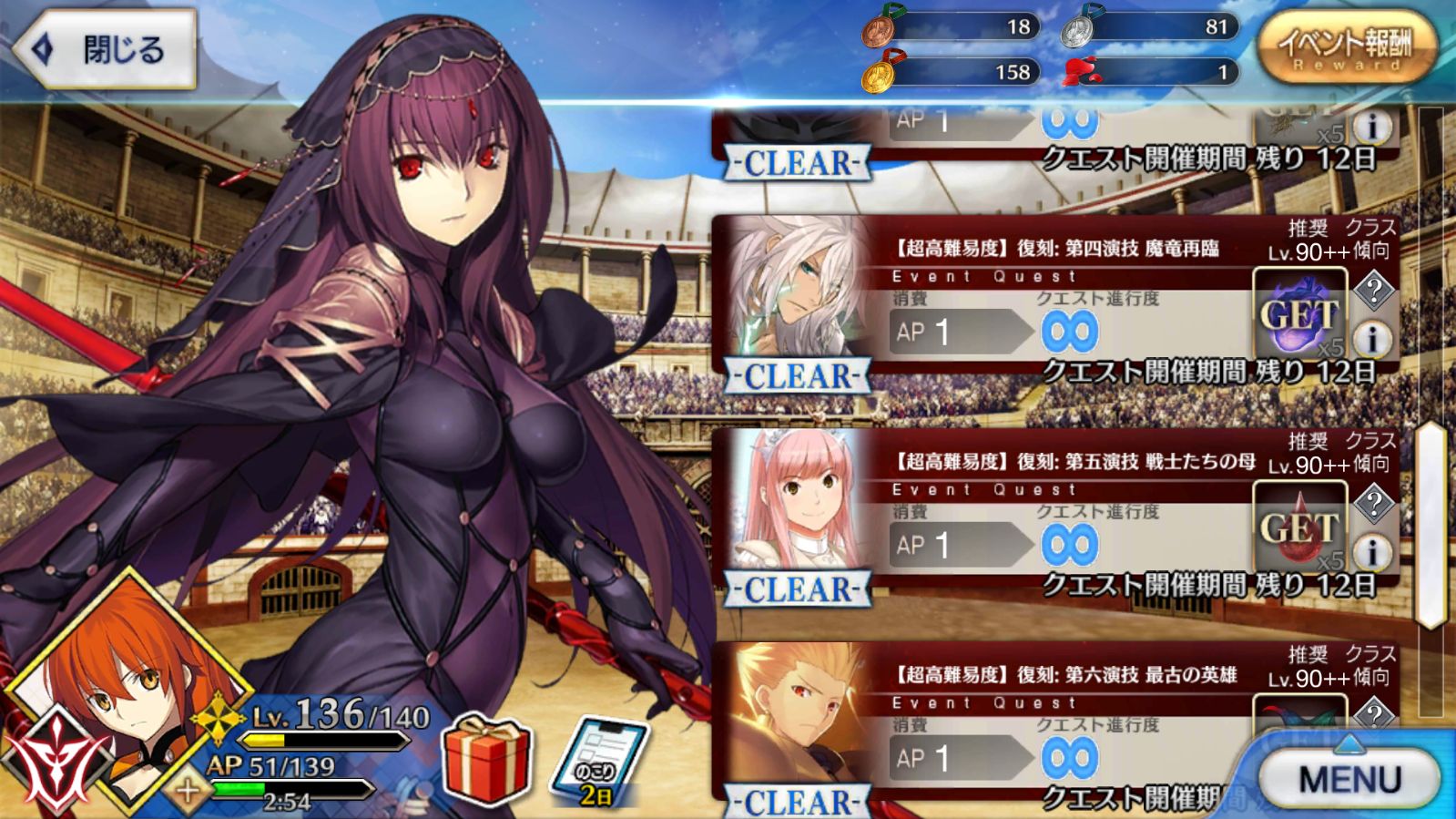Click the quest list scrollbar handle

[1431, 524]
